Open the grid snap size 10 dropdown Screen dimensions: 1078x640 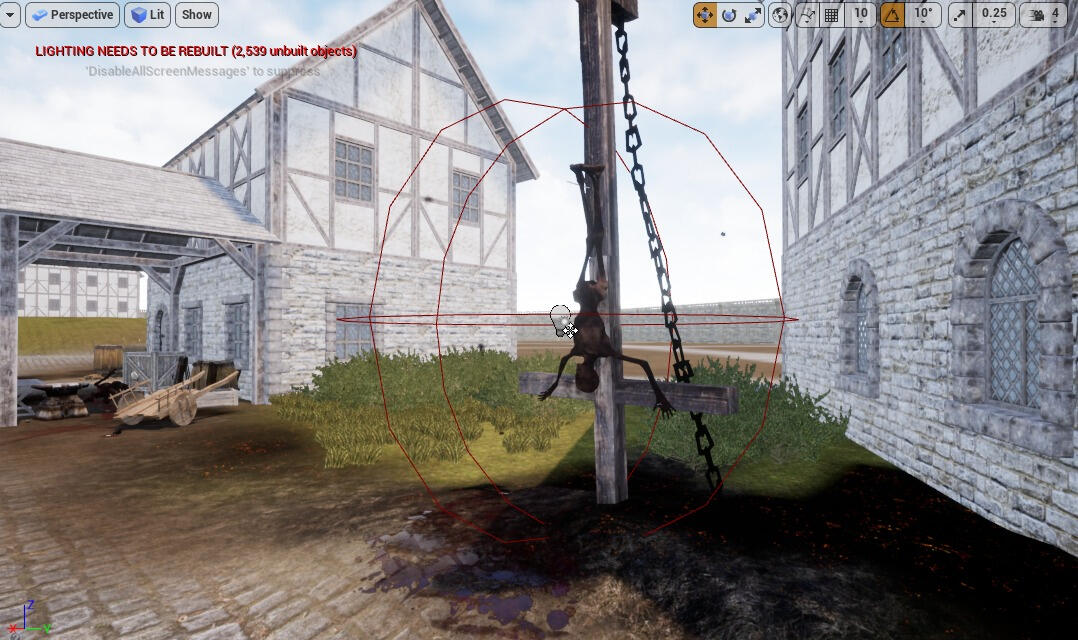[861, 15]
